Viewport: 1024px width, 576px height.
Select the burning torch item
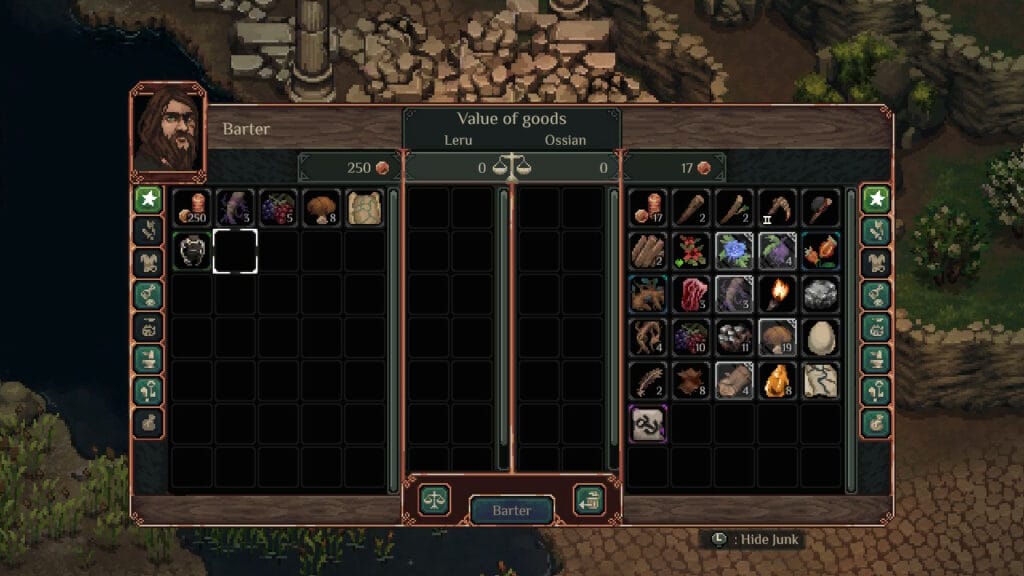pyautogui.click(x=776, y=294)
